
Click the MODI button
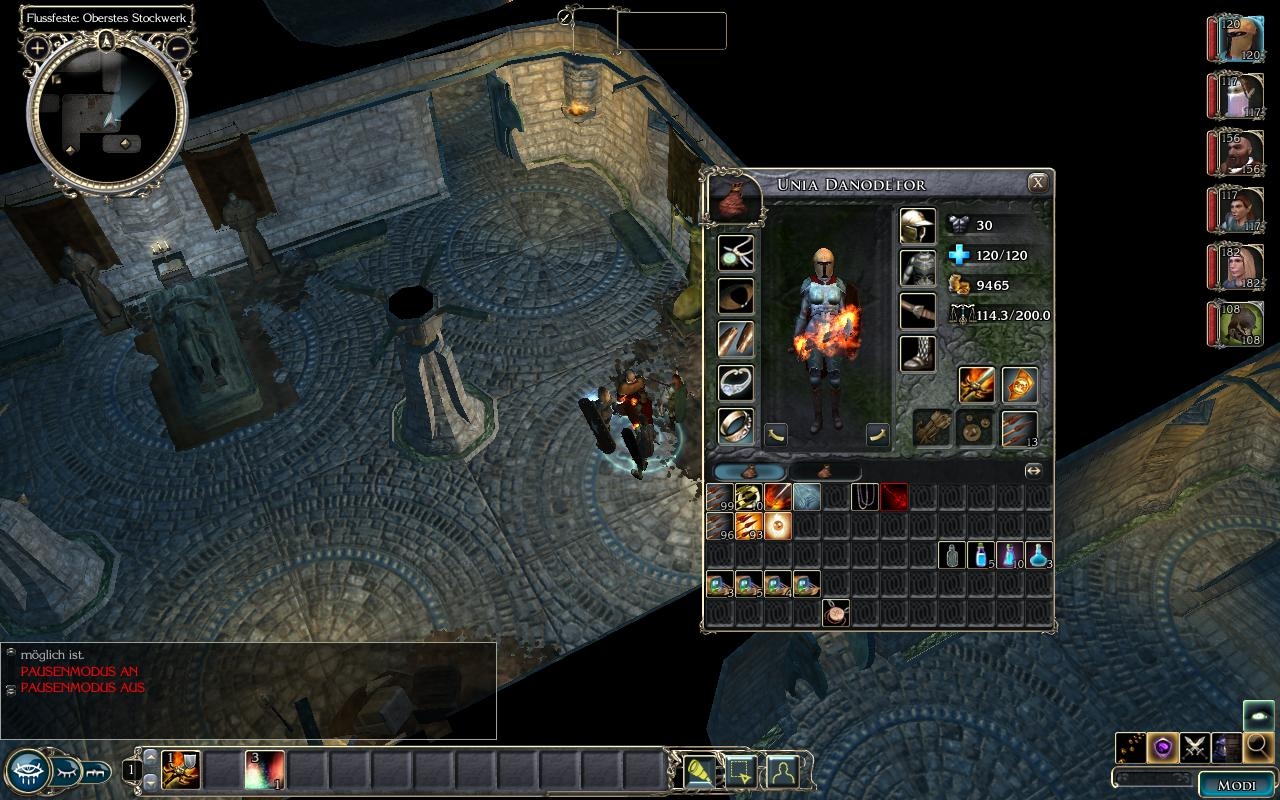click(1236, 785)
